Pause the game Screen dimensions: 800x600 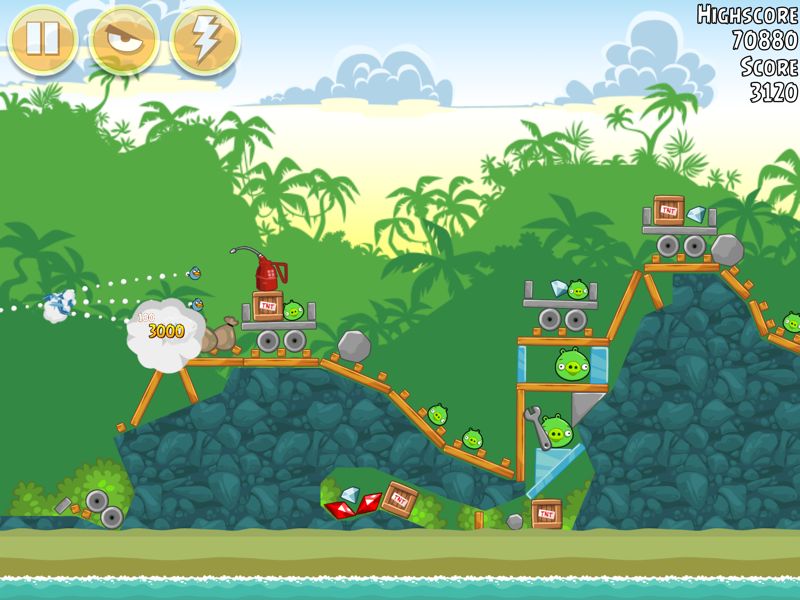click(x=43, y=40)
